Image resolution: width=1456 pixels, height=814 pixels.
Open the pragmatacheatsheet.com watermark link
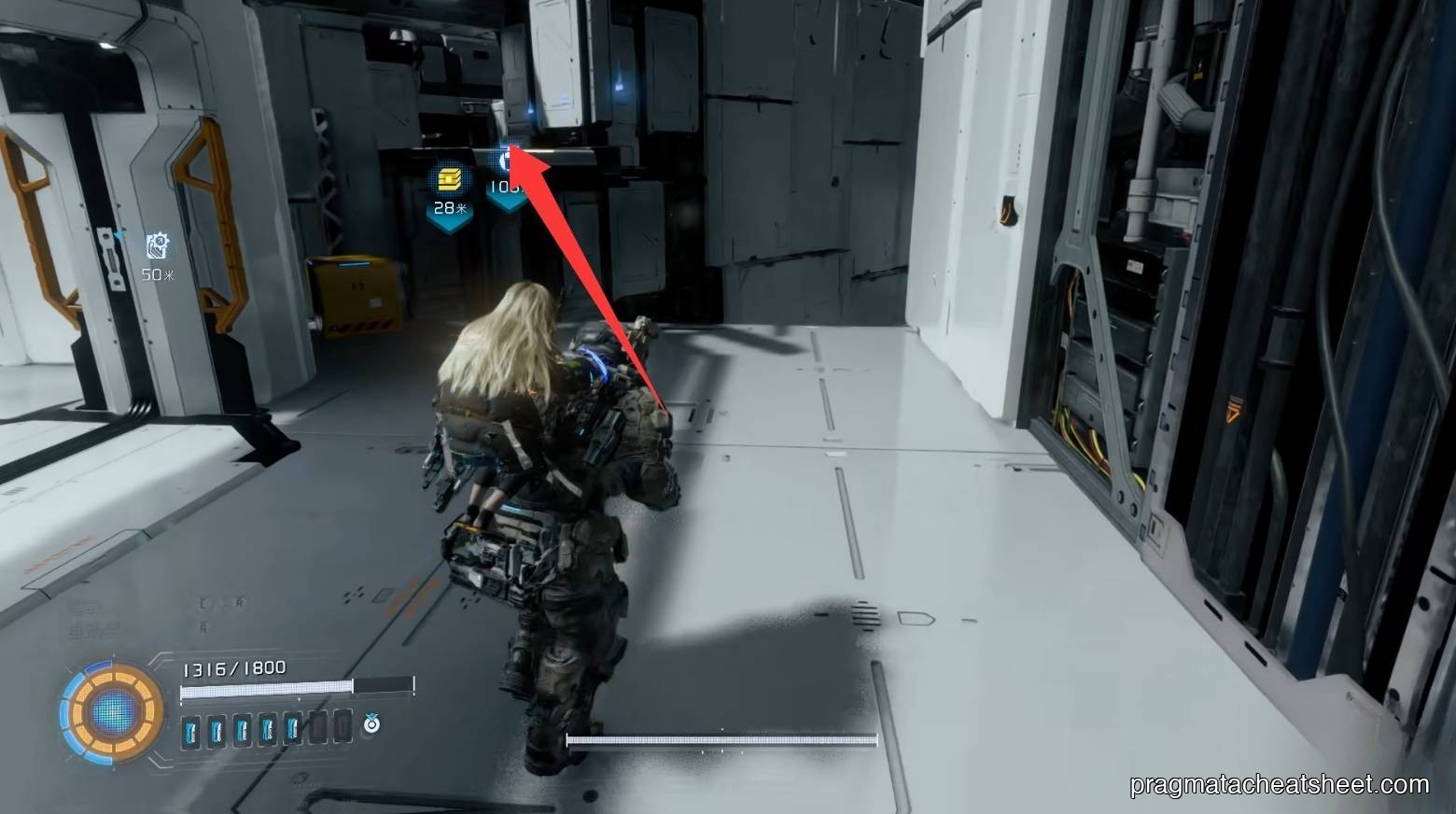1279,785
